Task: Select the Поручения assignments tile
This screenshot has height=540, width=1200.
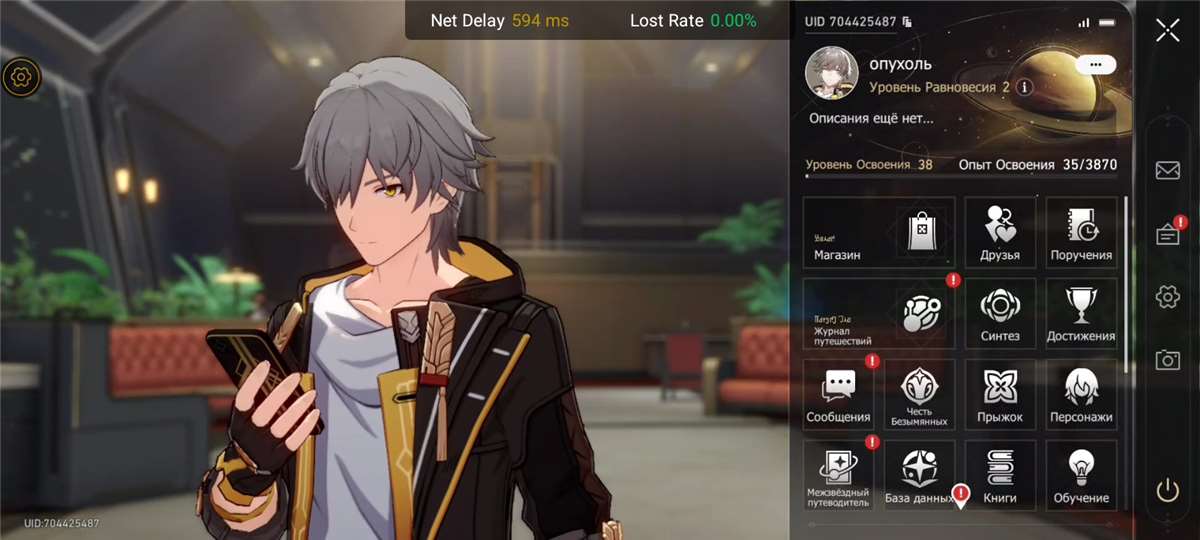Action: click(1081, 233)
